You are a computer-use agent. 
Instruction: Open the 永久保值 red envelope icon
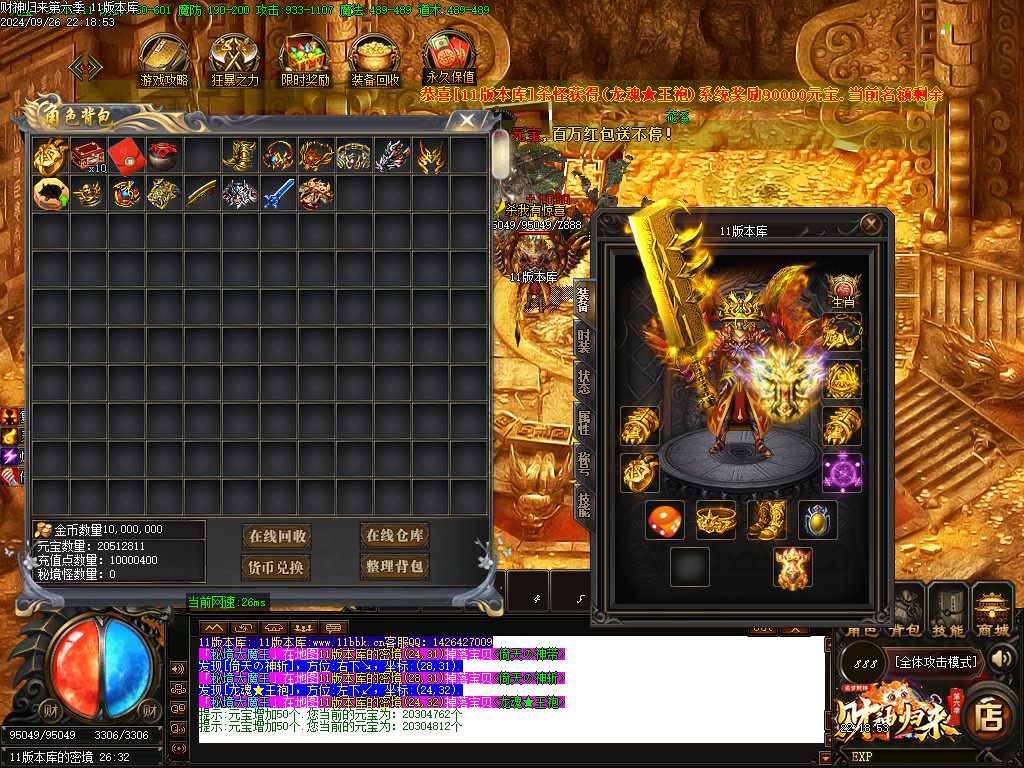450,58
